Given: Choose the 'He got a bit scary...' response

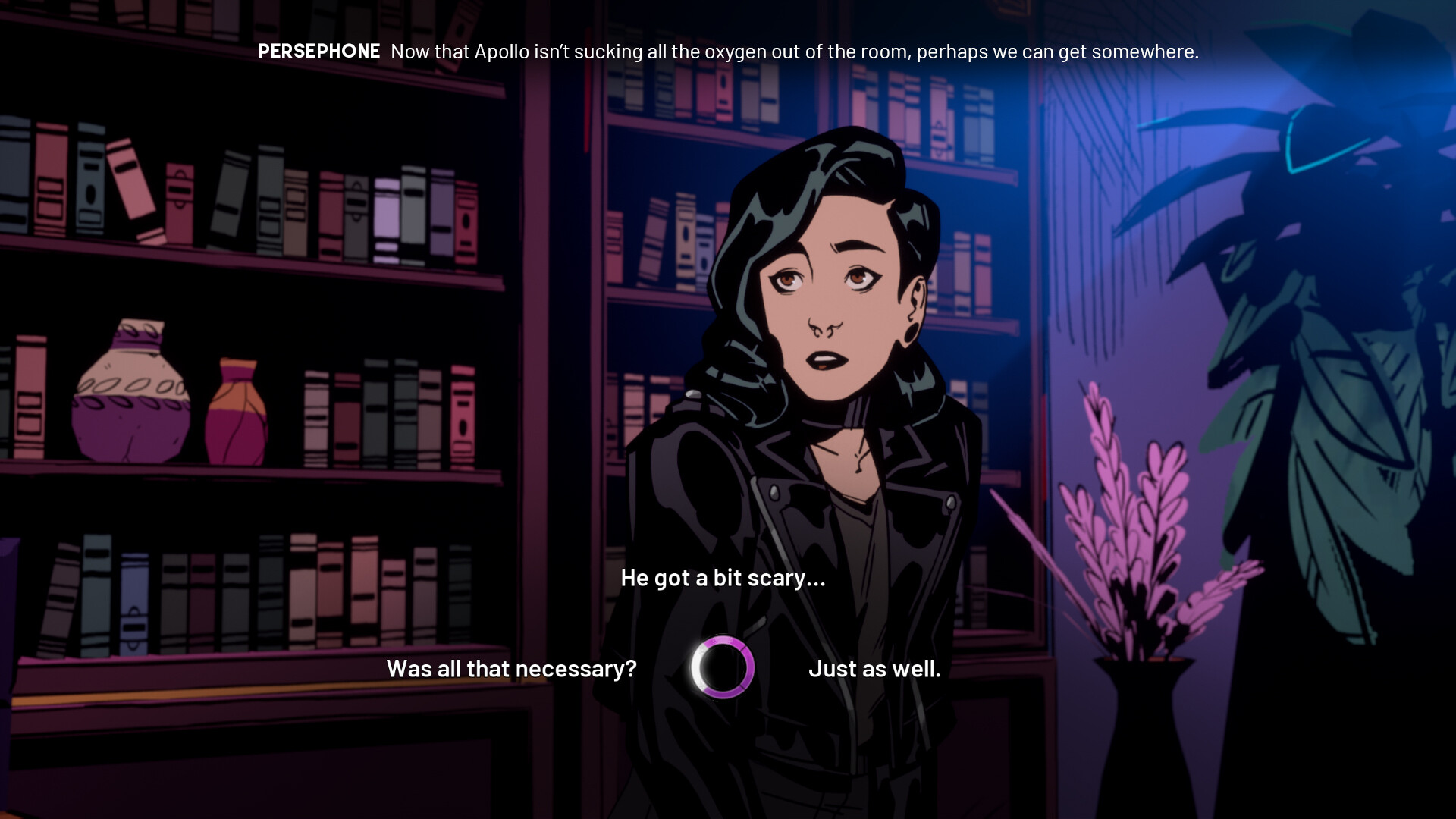Looking at the screenshot, I should 722,577.
